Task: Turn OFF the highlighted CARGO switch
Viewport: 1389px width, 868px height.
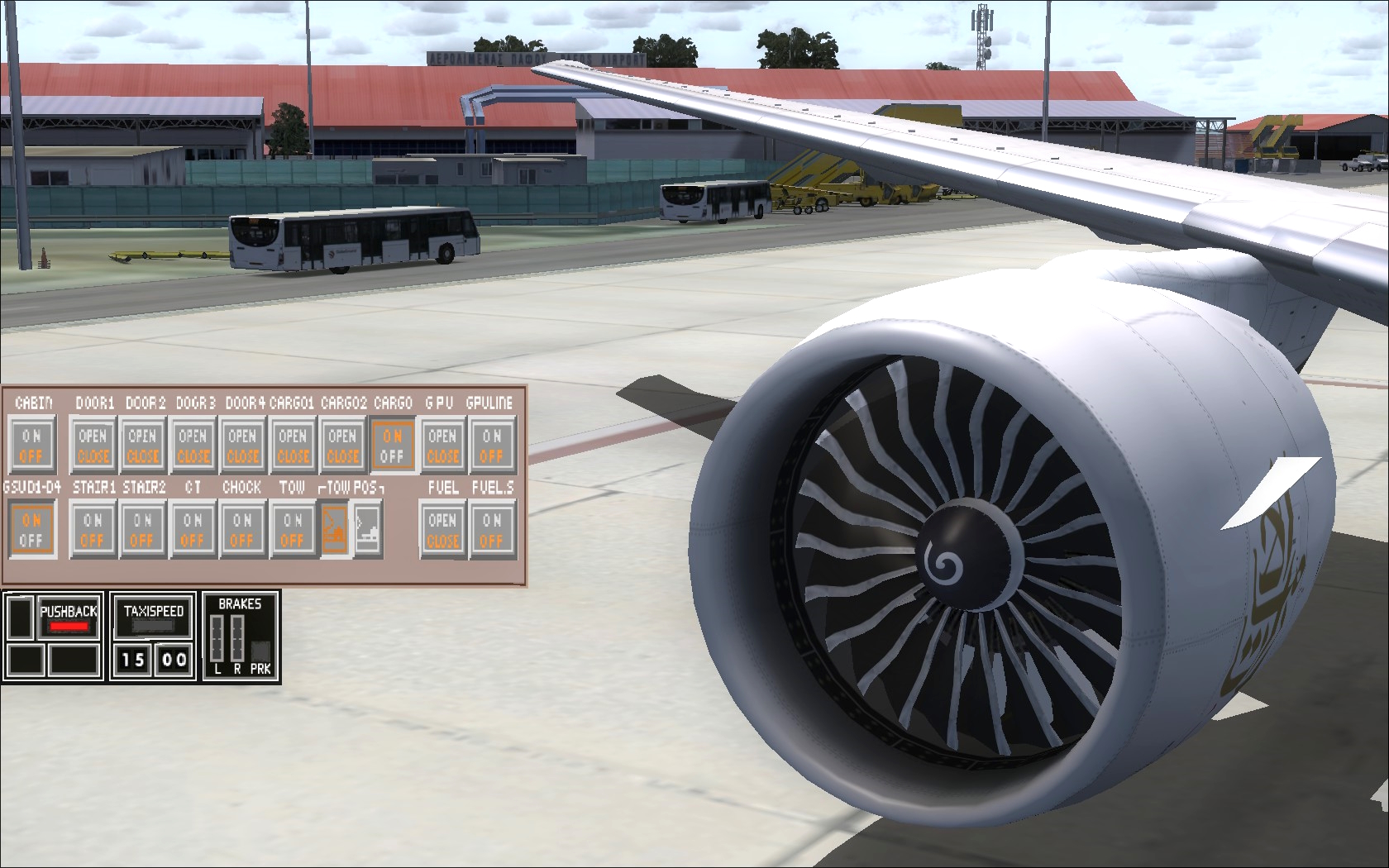Action: click(393, 455)
